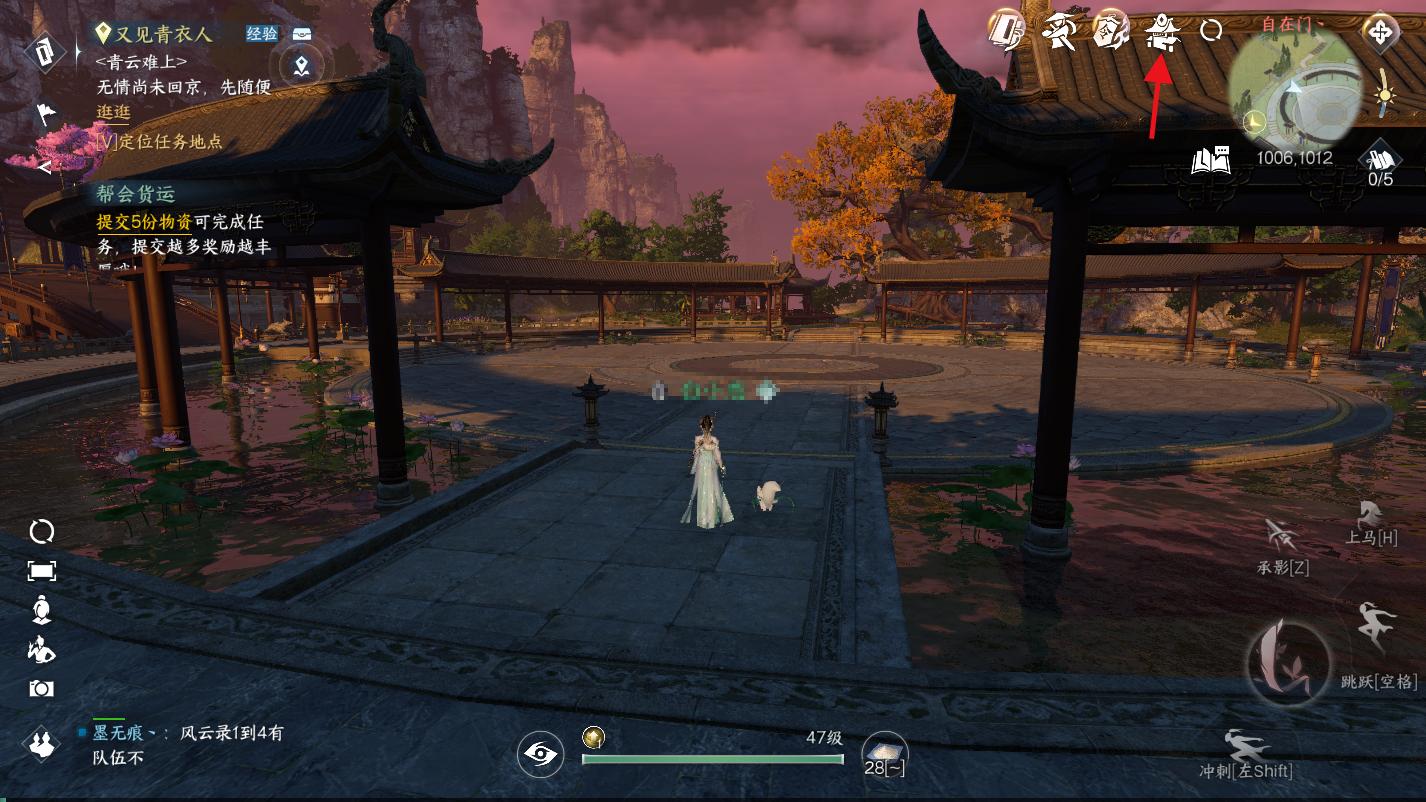Open the supplies icon showing 0/5
Viewport: 1426px width, 802px height.
(1380, 161)
